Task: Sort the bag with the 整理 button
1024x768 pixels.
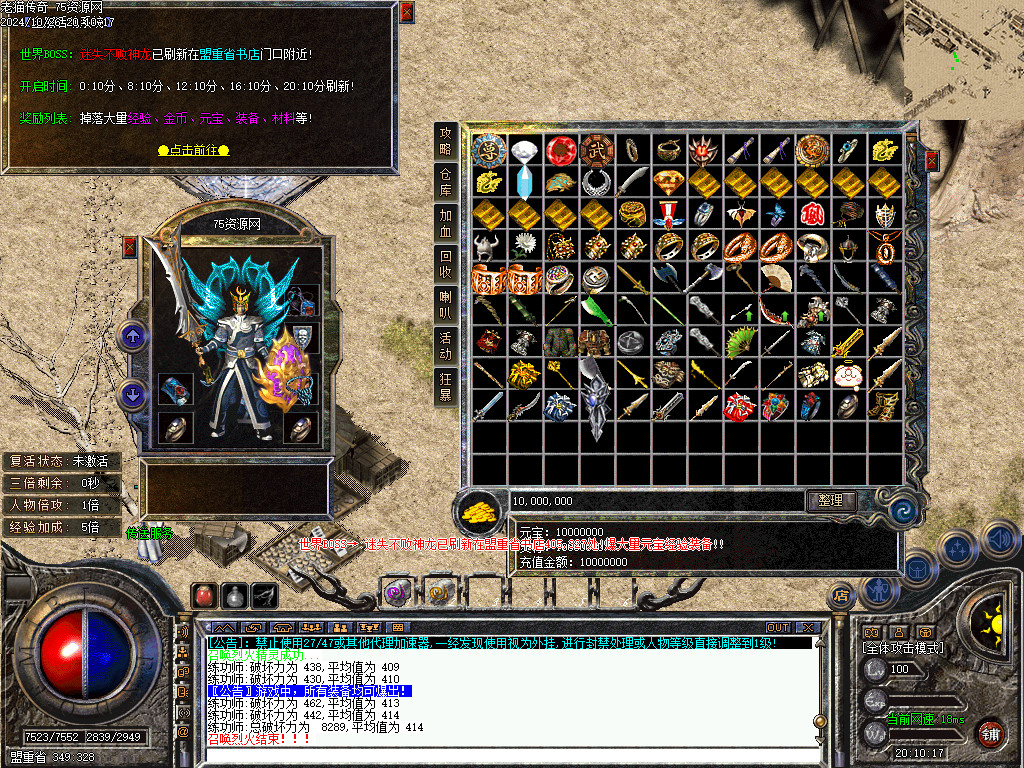Action: (x=831, y=501)
